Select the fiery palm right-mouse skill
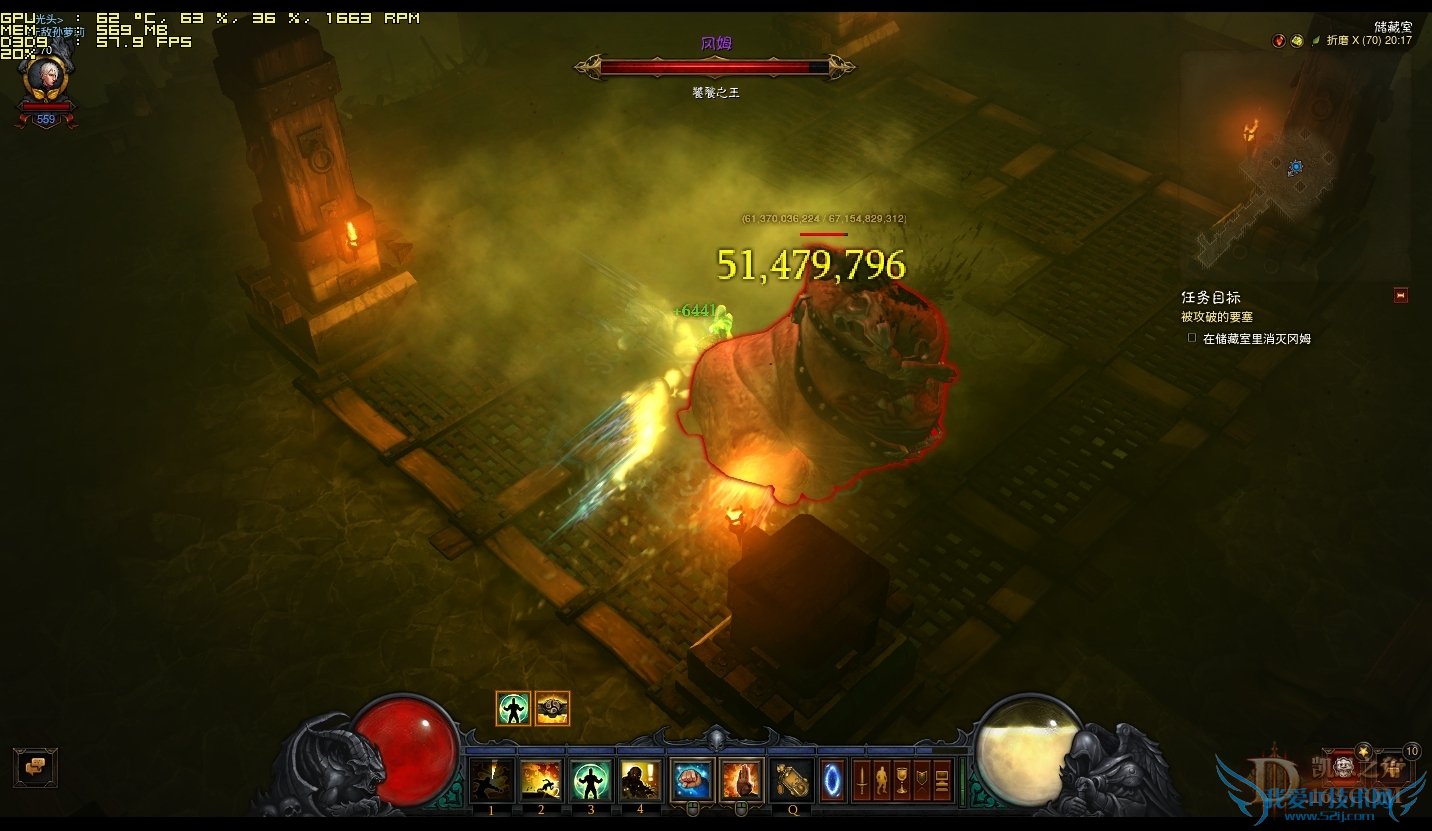This screenshot has height=831, width=1432. pyautogui.click(x=742, y=780)
